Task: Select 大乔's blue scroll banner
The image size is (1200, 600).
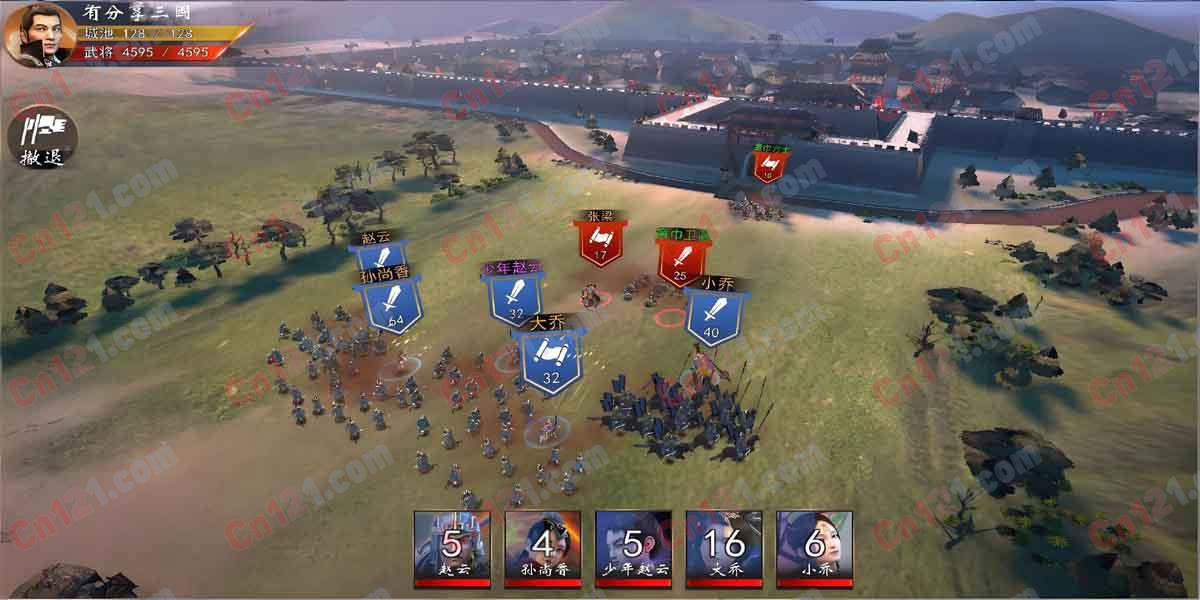Action: [551, 361]
